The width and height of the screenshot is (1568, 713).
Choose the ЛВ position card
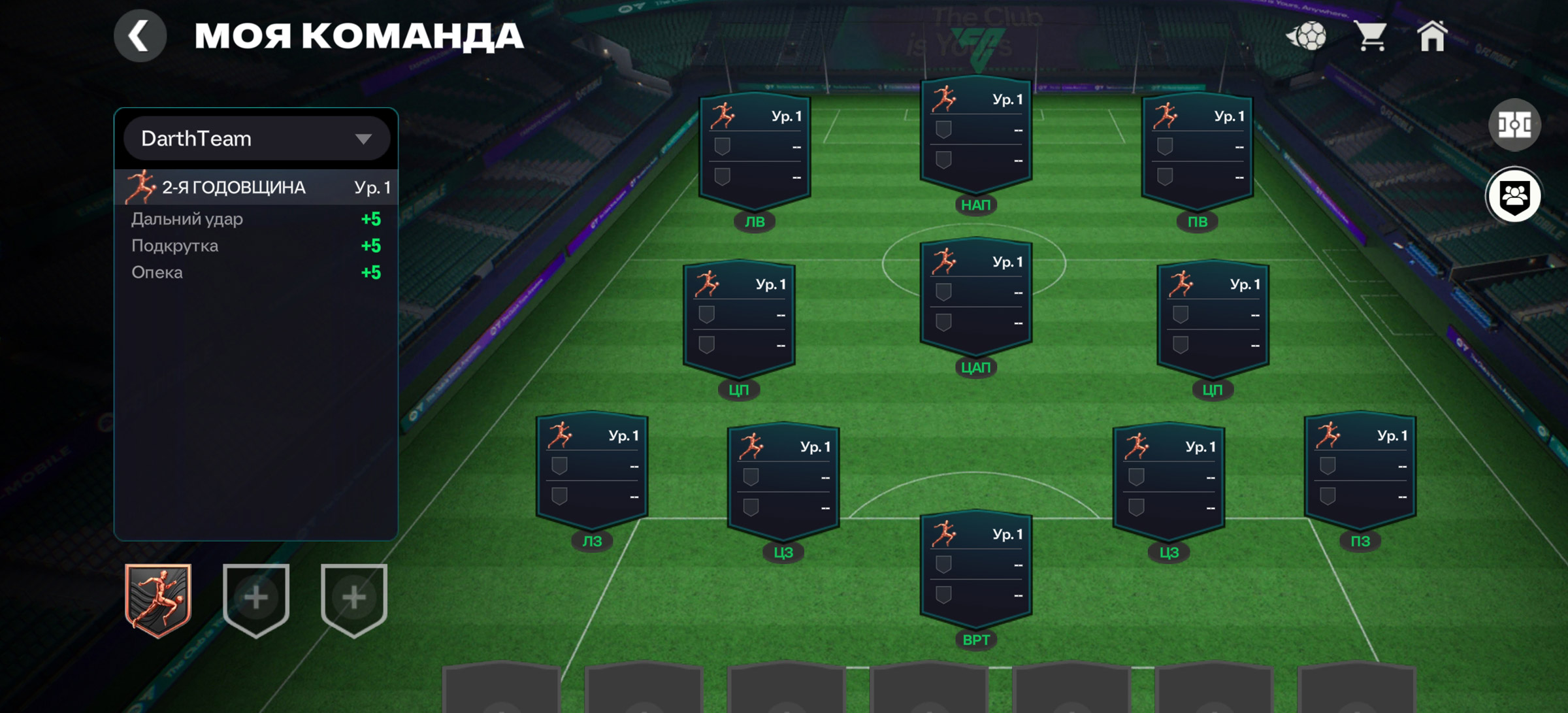755,155
